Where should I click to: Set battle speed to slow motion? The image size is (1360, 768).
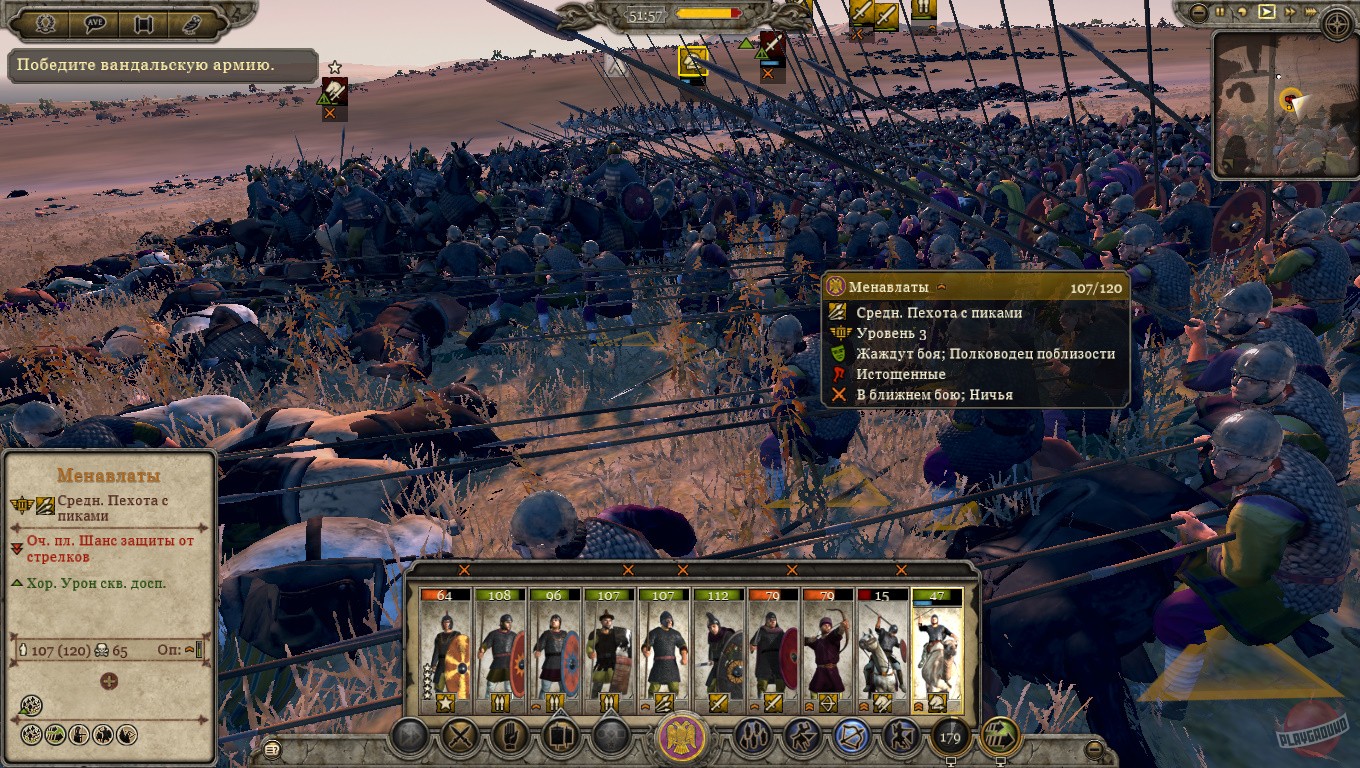(1243, 12)
